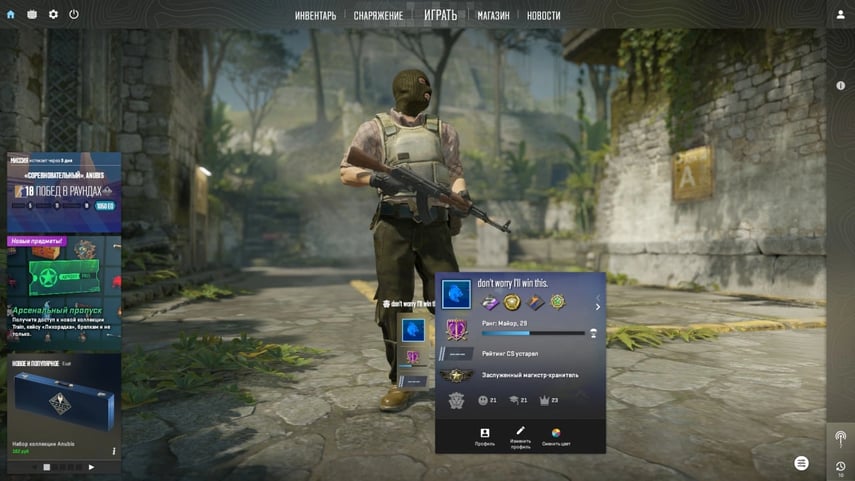
Task: Go to the home screen icon
Action: coord(11,14)
